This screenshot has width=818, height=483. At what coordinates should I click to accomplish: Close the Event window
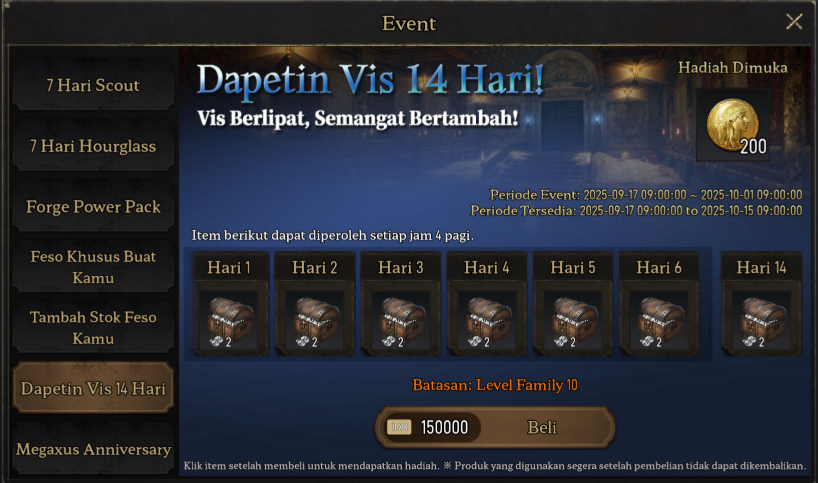pos(794,22)
